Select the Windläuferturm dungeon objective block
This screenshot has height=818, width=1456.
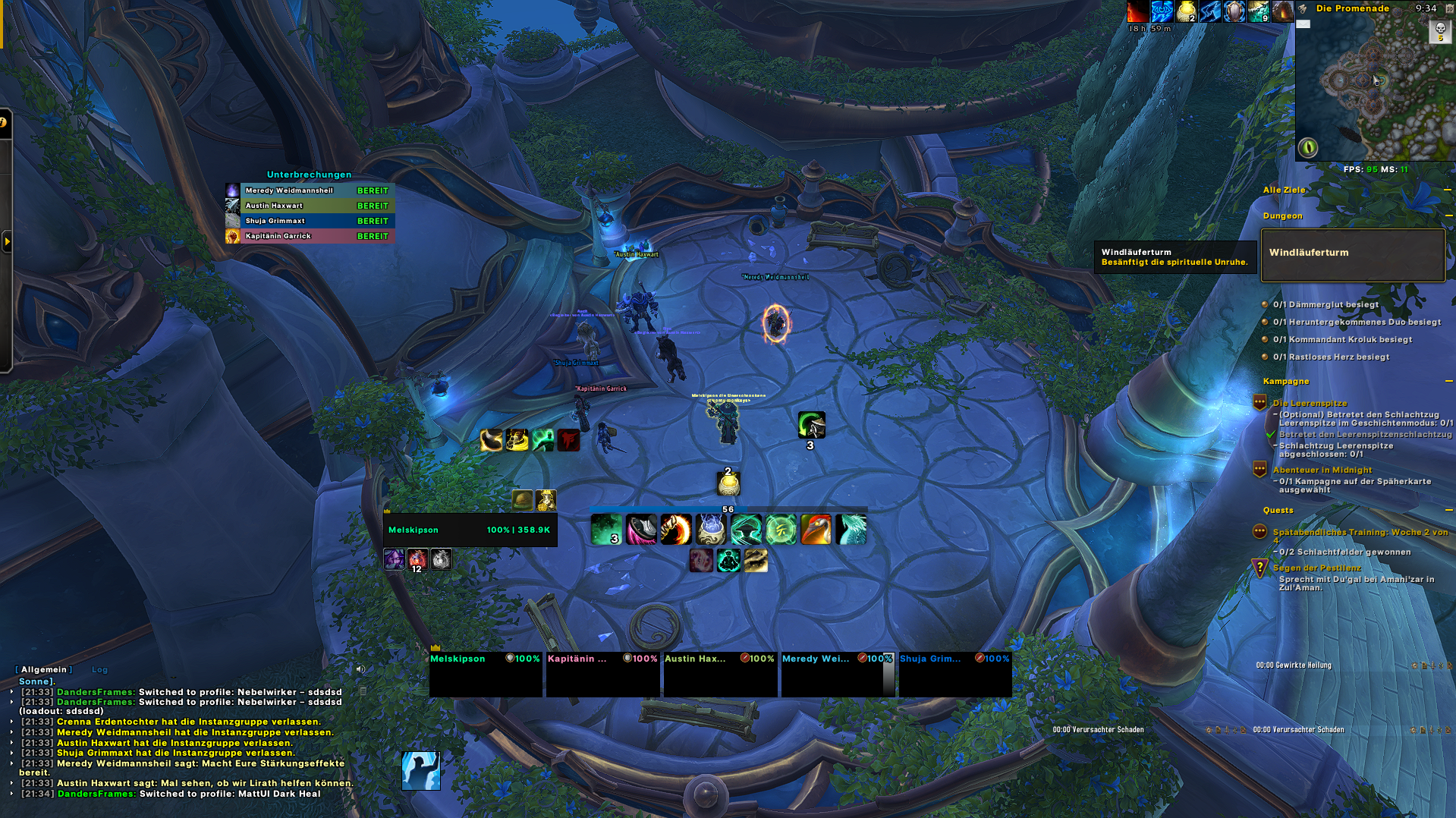(1352, 255)
